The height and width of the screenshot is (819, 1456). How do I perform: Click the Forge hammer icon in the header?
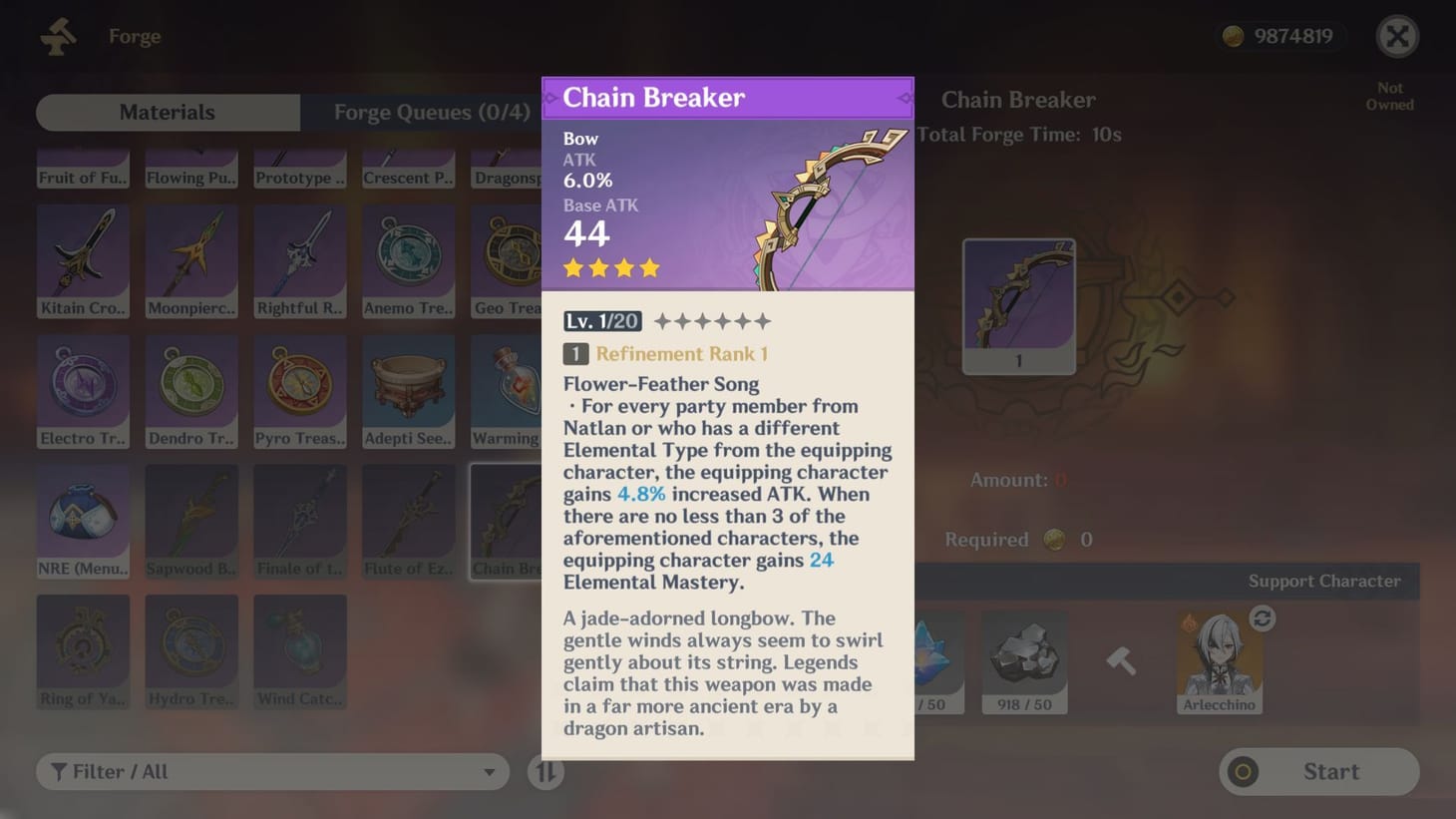tap(57, 36)
